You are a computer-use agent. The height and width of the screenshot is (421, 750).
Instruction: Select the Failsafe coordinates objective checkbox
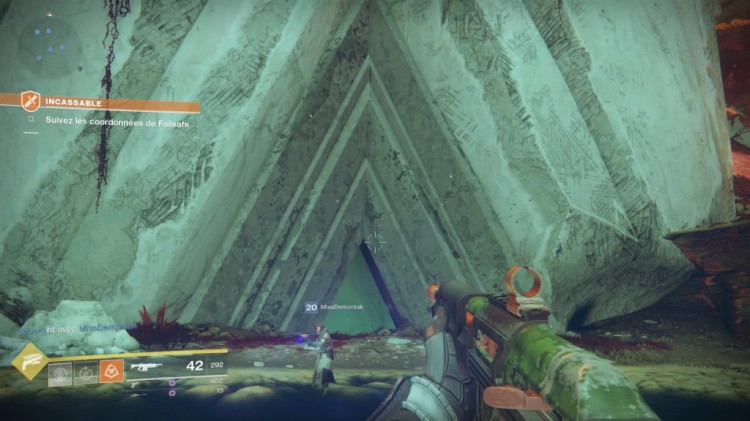(x=31, y=120)
